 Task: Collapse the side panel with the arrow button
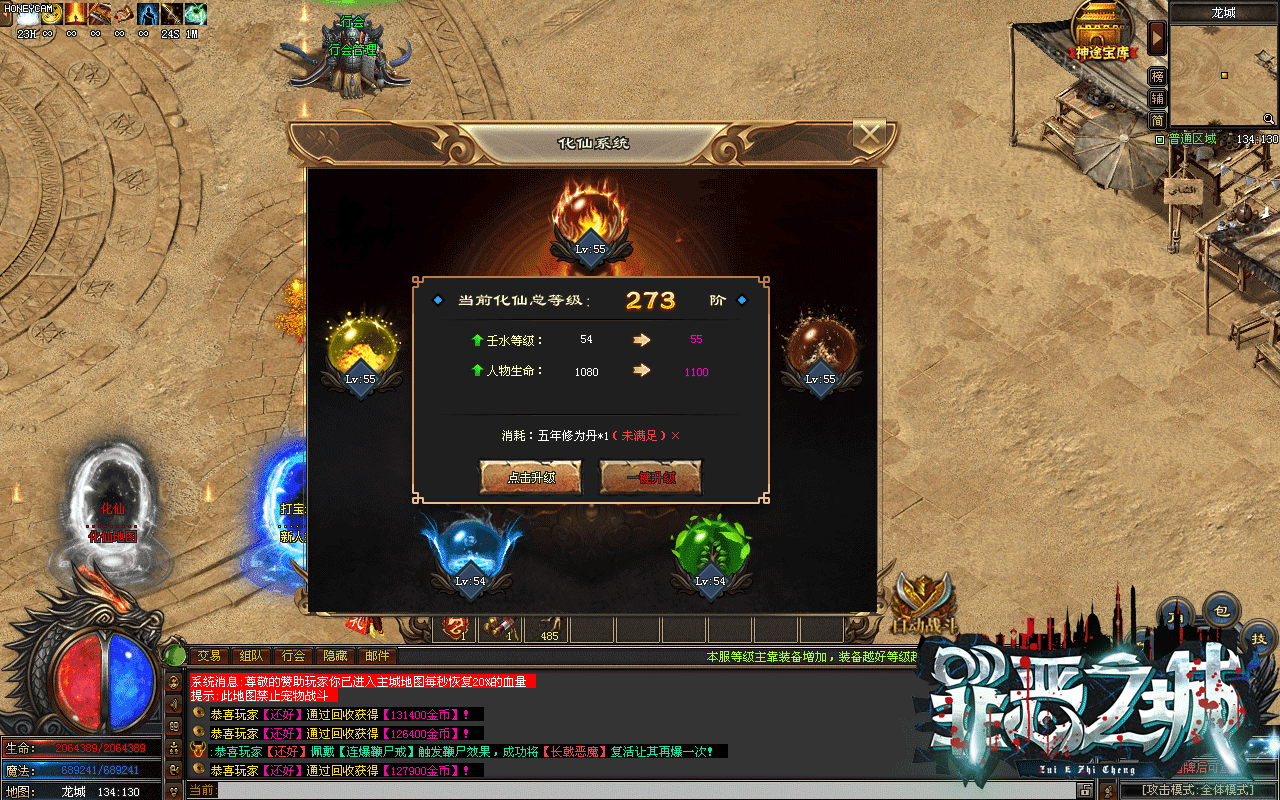coord(1157,38)
